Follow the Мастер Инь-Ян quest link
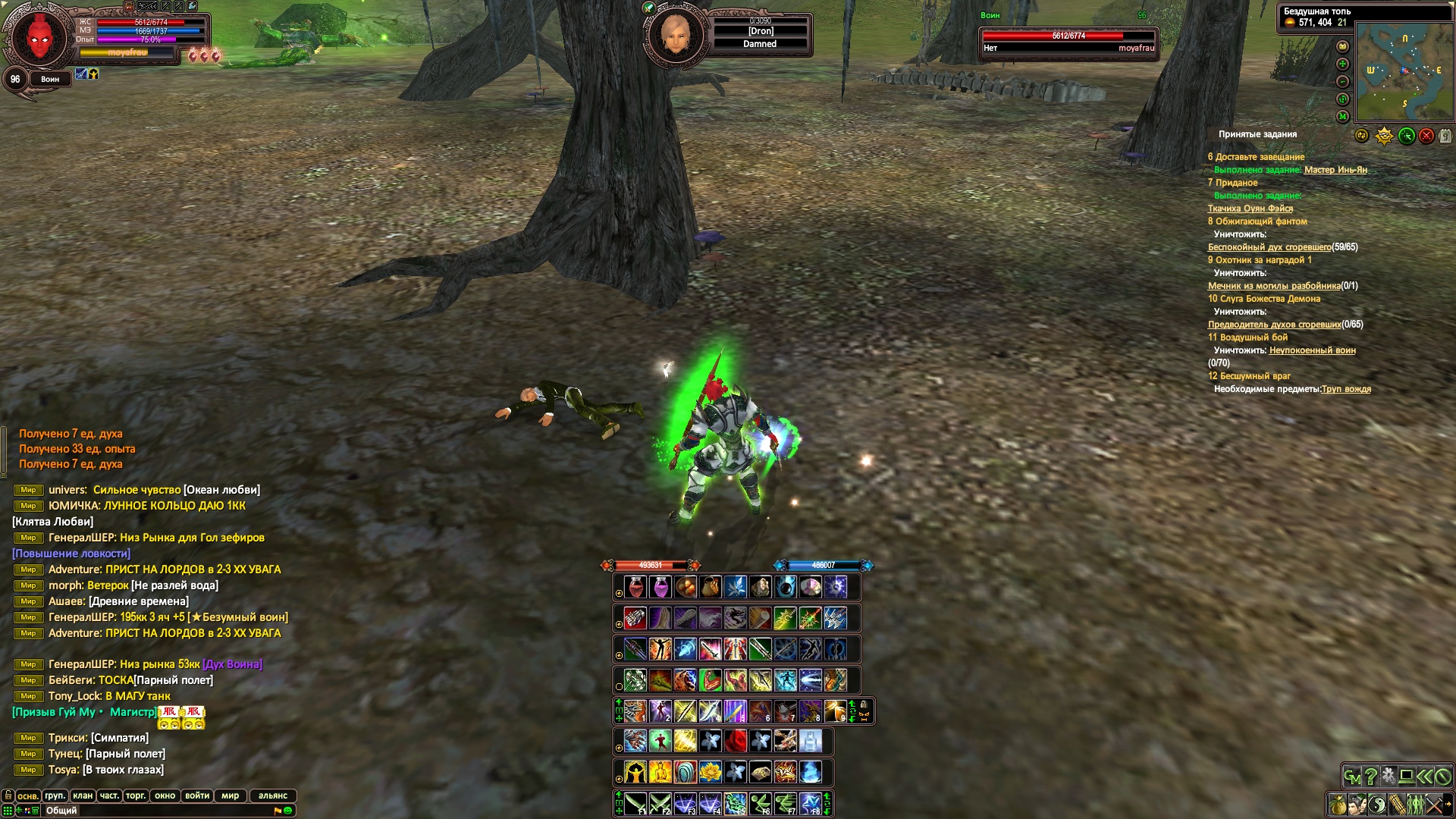The image size is (1456, 819). (x=1335, y=170)
